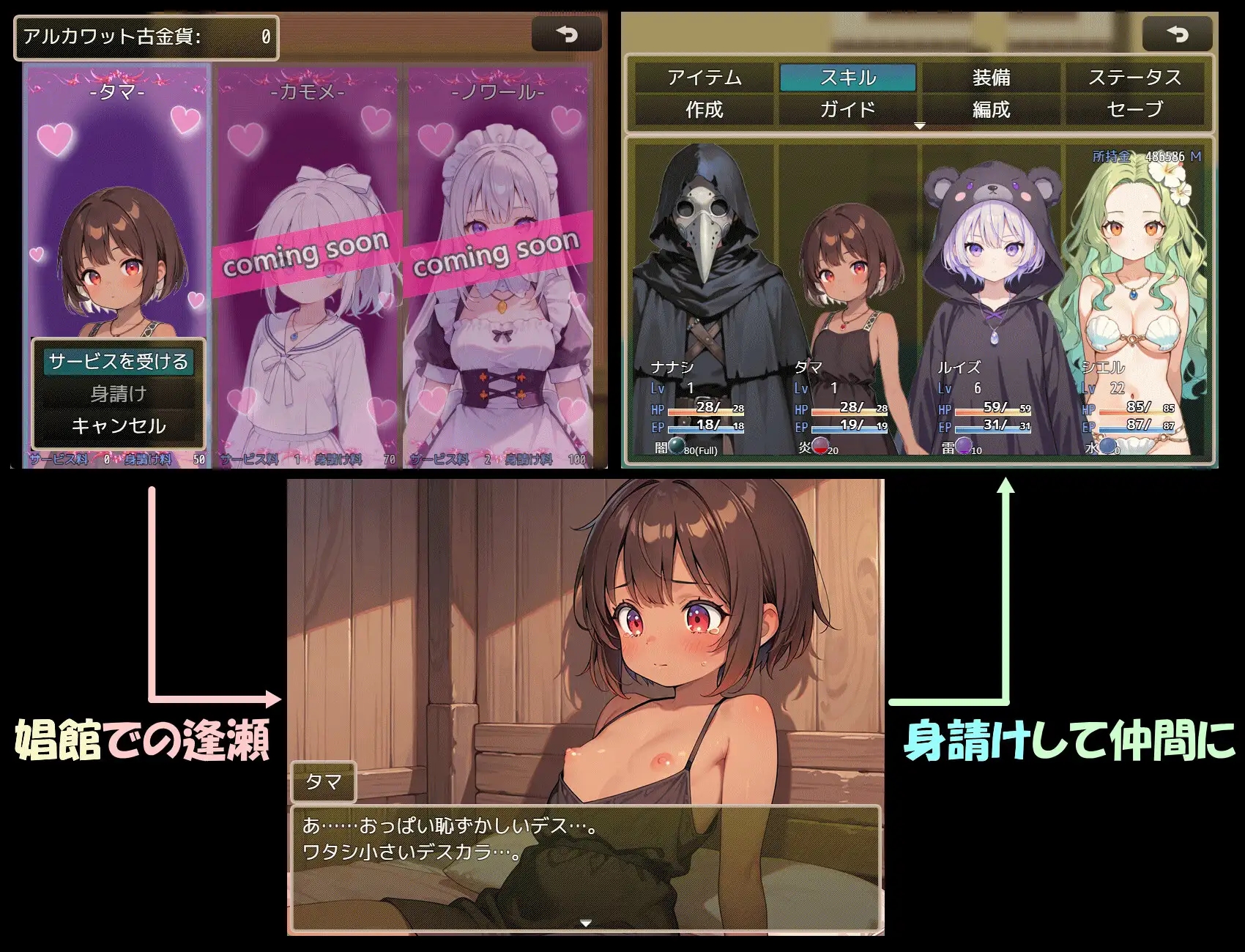Click the dialogue advance arrow below タマ's text
1245x952 pixels.
[584, 925]
